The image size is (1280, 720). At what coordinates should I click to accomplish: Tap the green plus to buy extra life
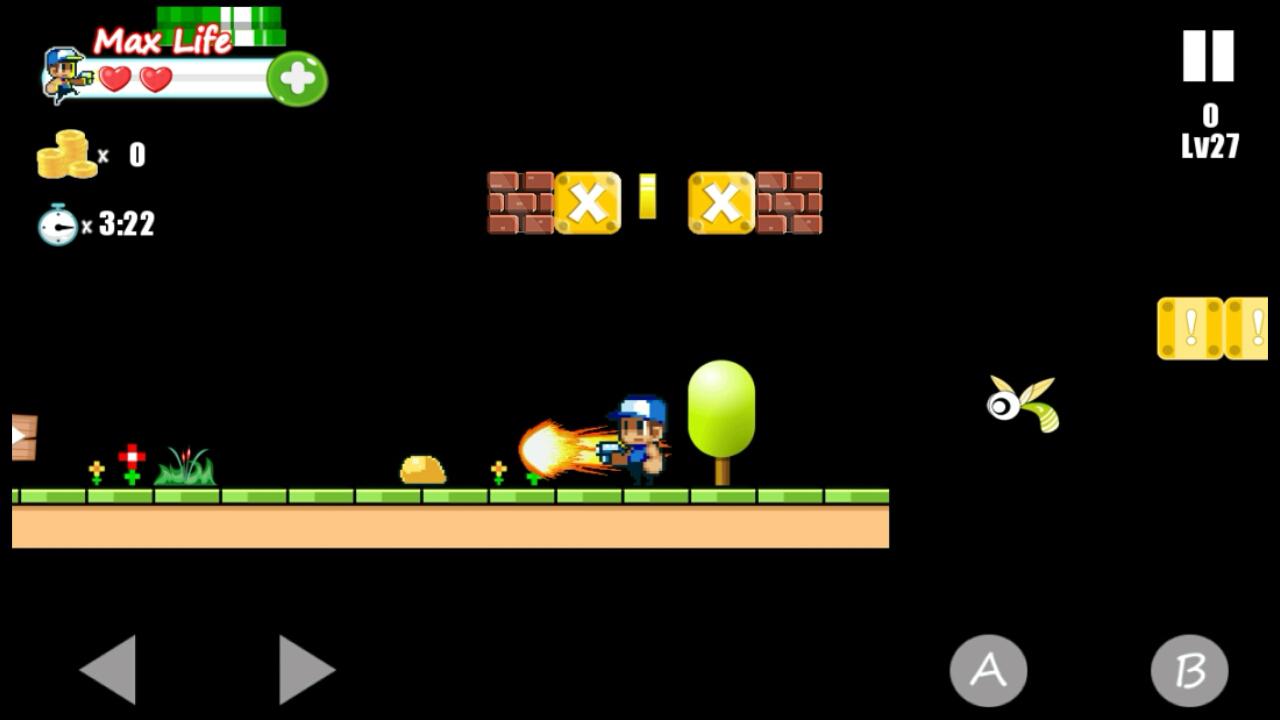tap(295, 80)
